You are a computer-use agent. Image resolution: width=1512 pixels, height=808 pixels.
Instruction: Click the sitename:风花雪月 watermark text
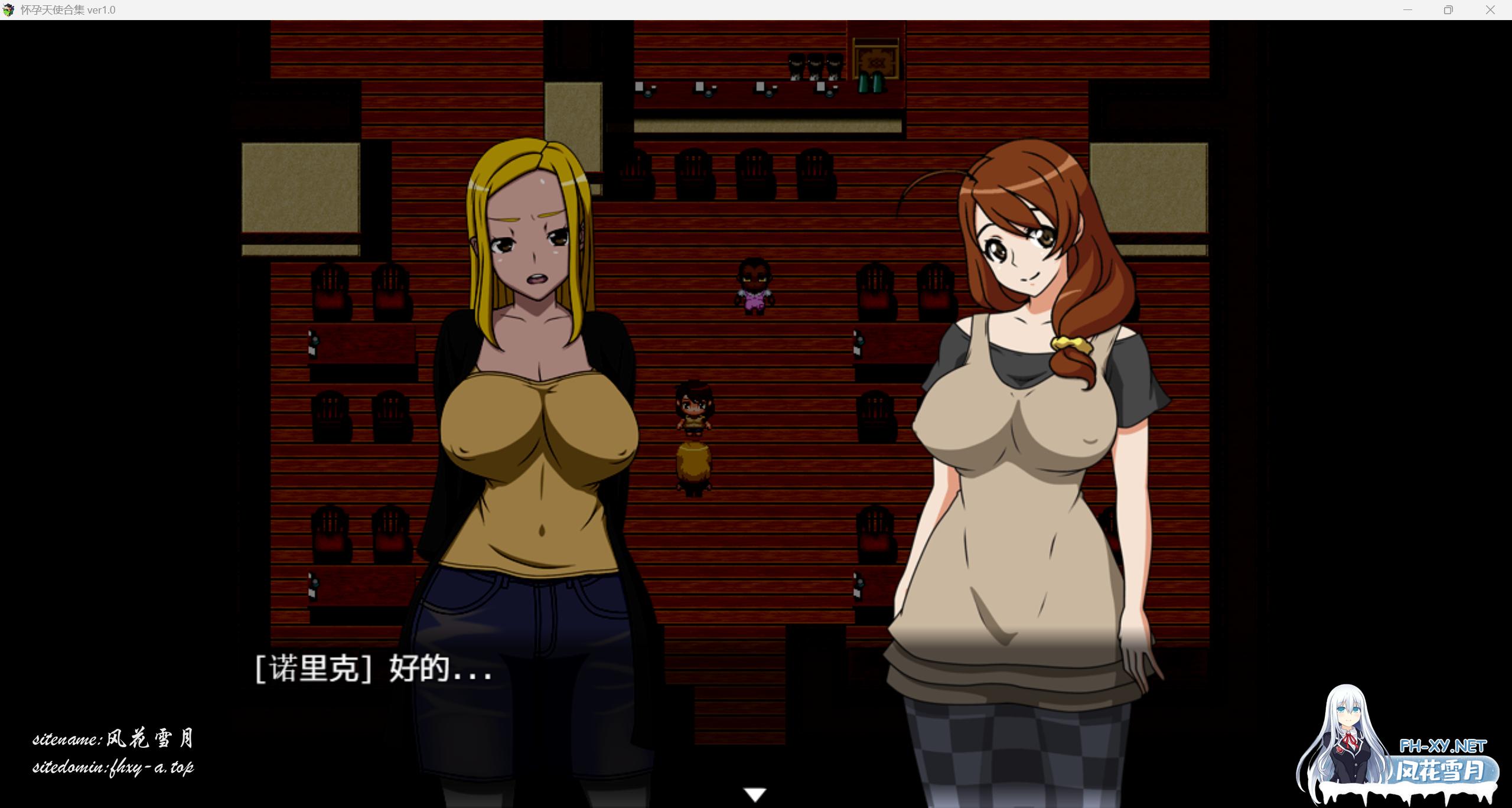(115, 737)
